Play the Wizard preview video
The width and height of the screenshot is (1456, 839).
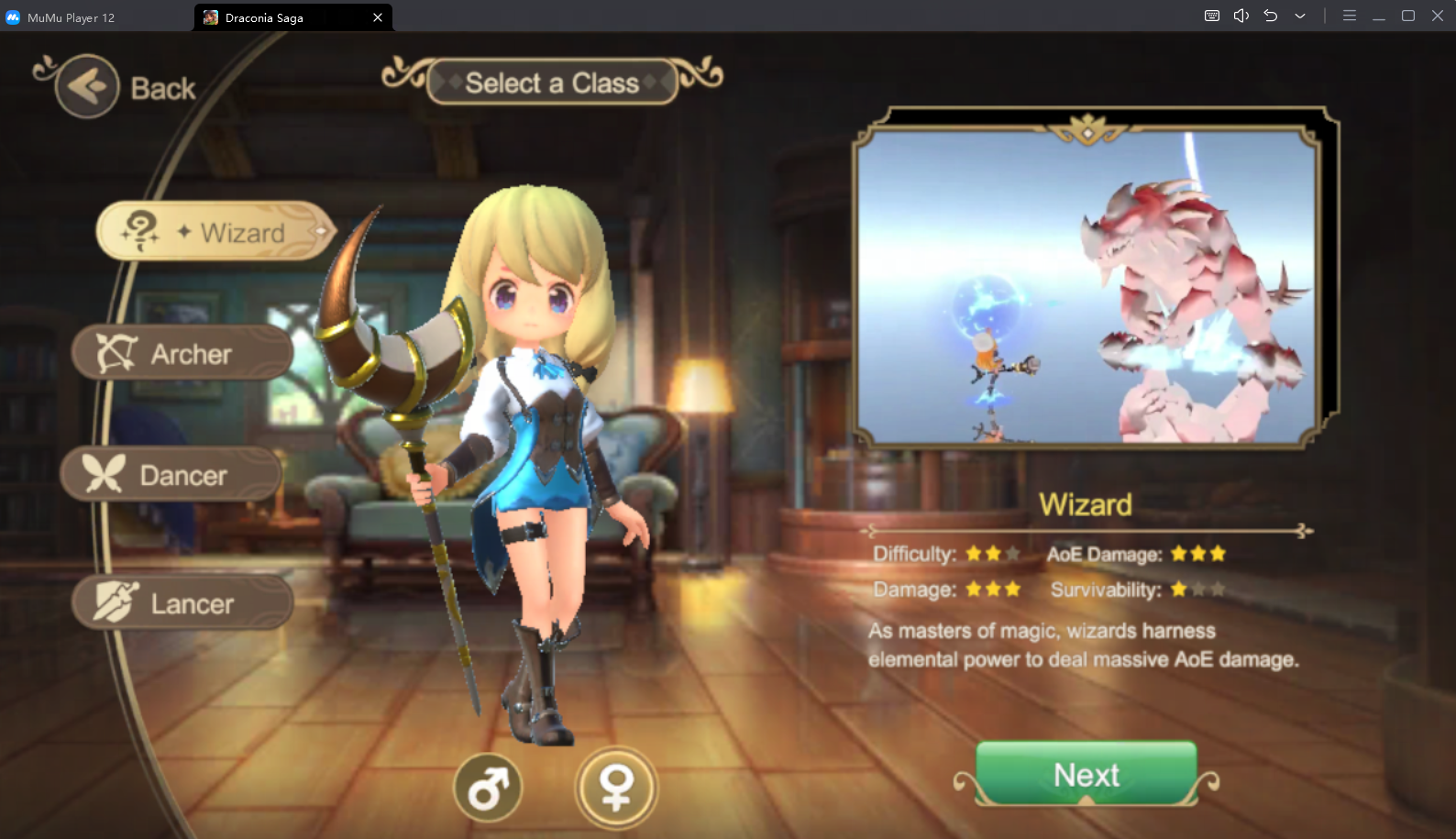(1087, 286)
